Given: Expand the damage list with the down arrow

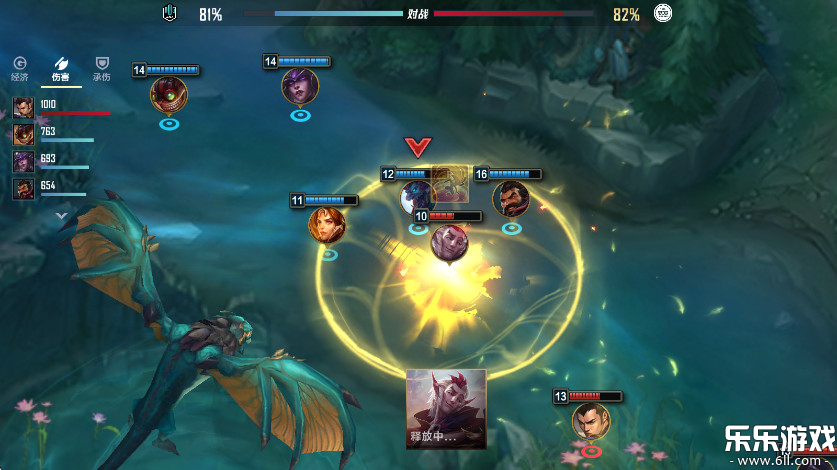Looking at the screenshot, I should pyautogui.click(x=61, y=215).
